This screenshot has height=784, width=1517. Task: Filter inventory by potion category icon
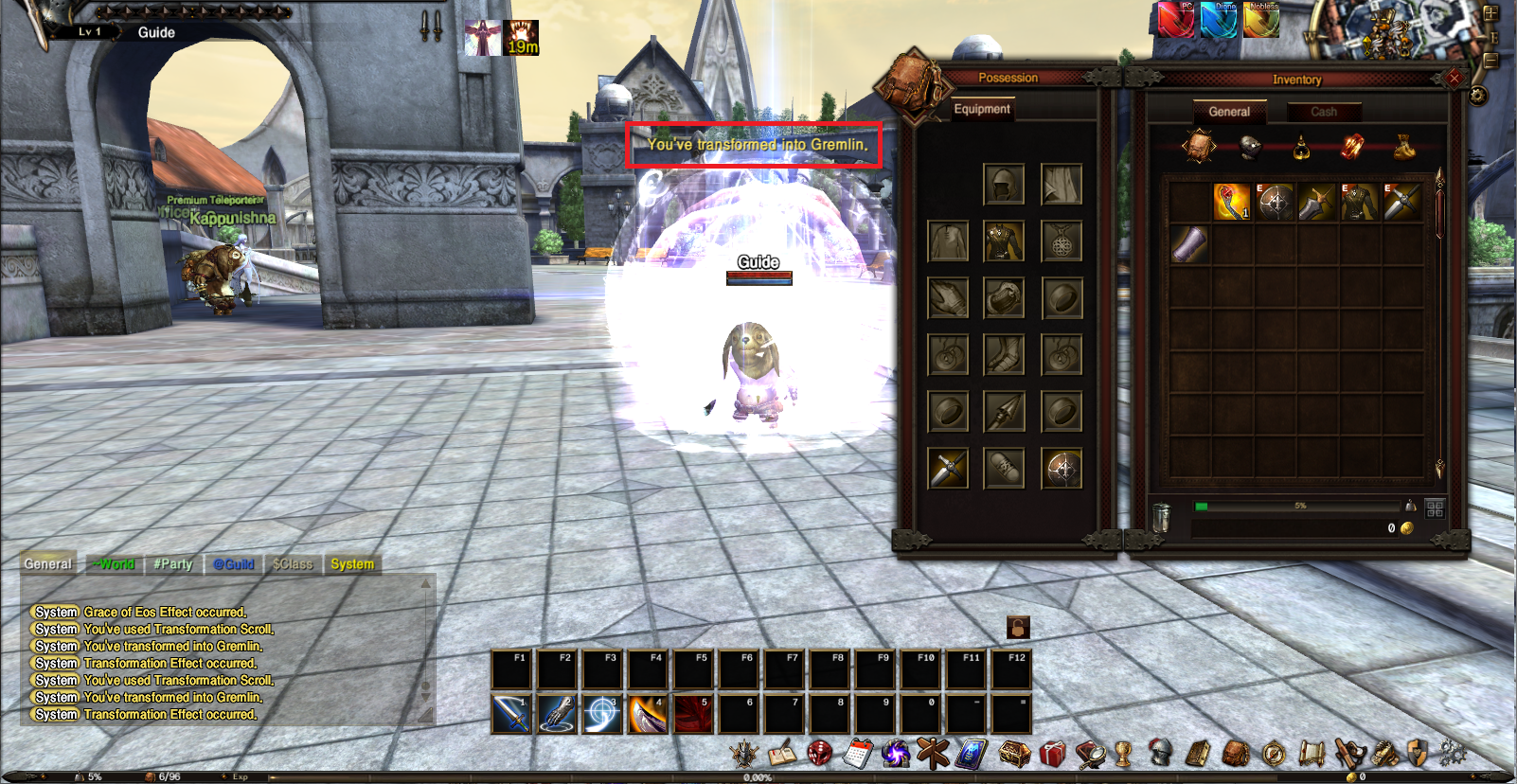[1301, 148]
